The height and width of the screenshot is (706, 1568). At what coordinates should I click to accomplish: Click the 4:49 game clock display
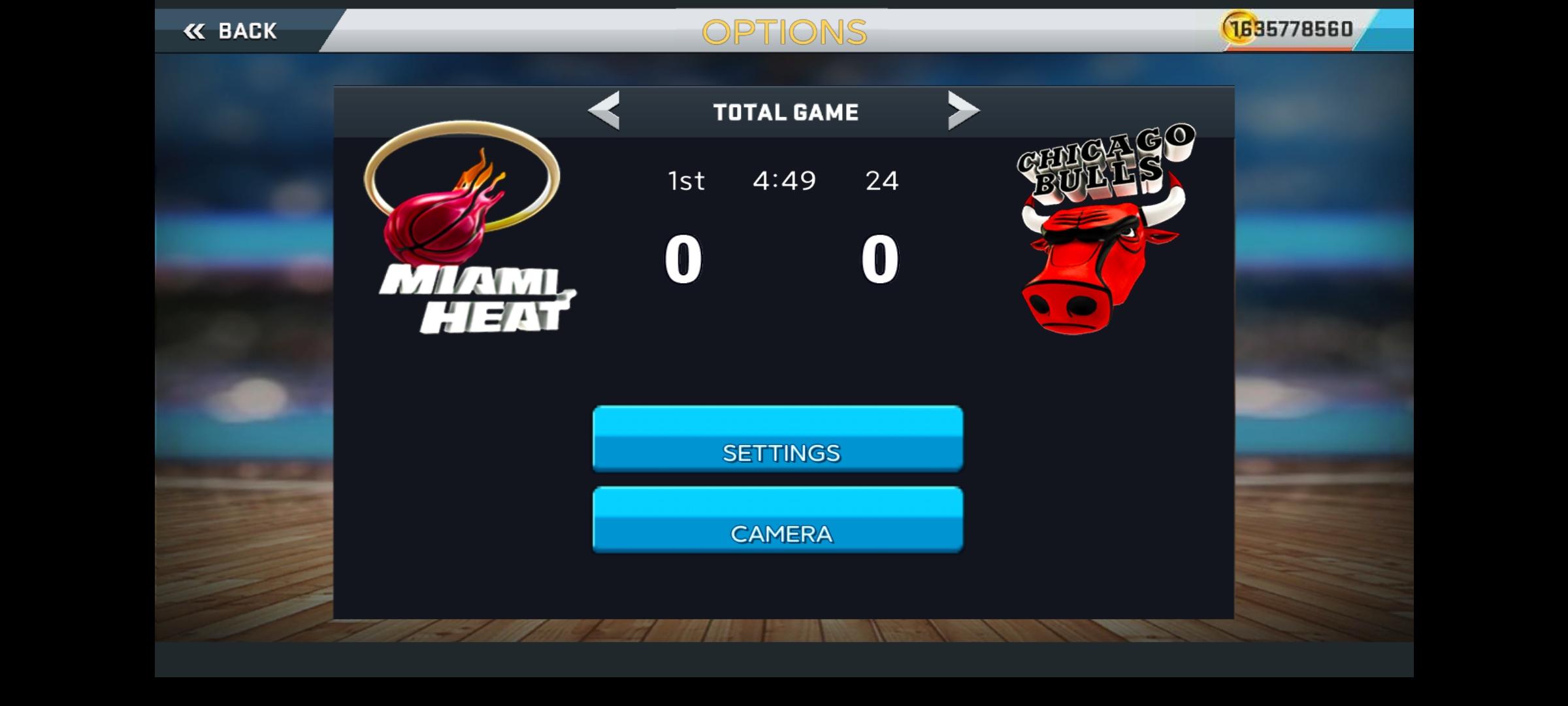coord(784,180)
